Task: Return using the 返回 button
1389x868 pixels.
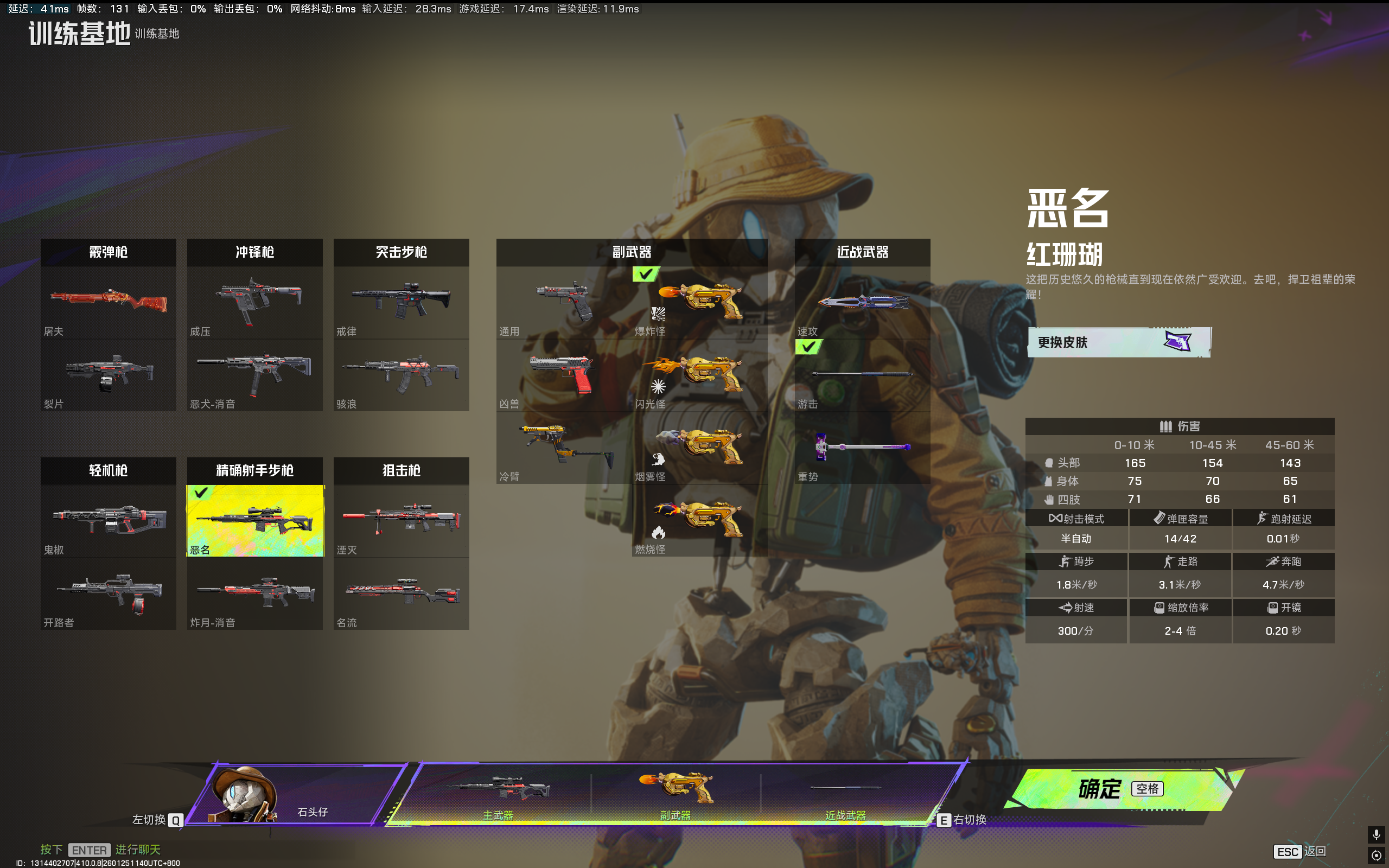Action: click(1301, 851)
